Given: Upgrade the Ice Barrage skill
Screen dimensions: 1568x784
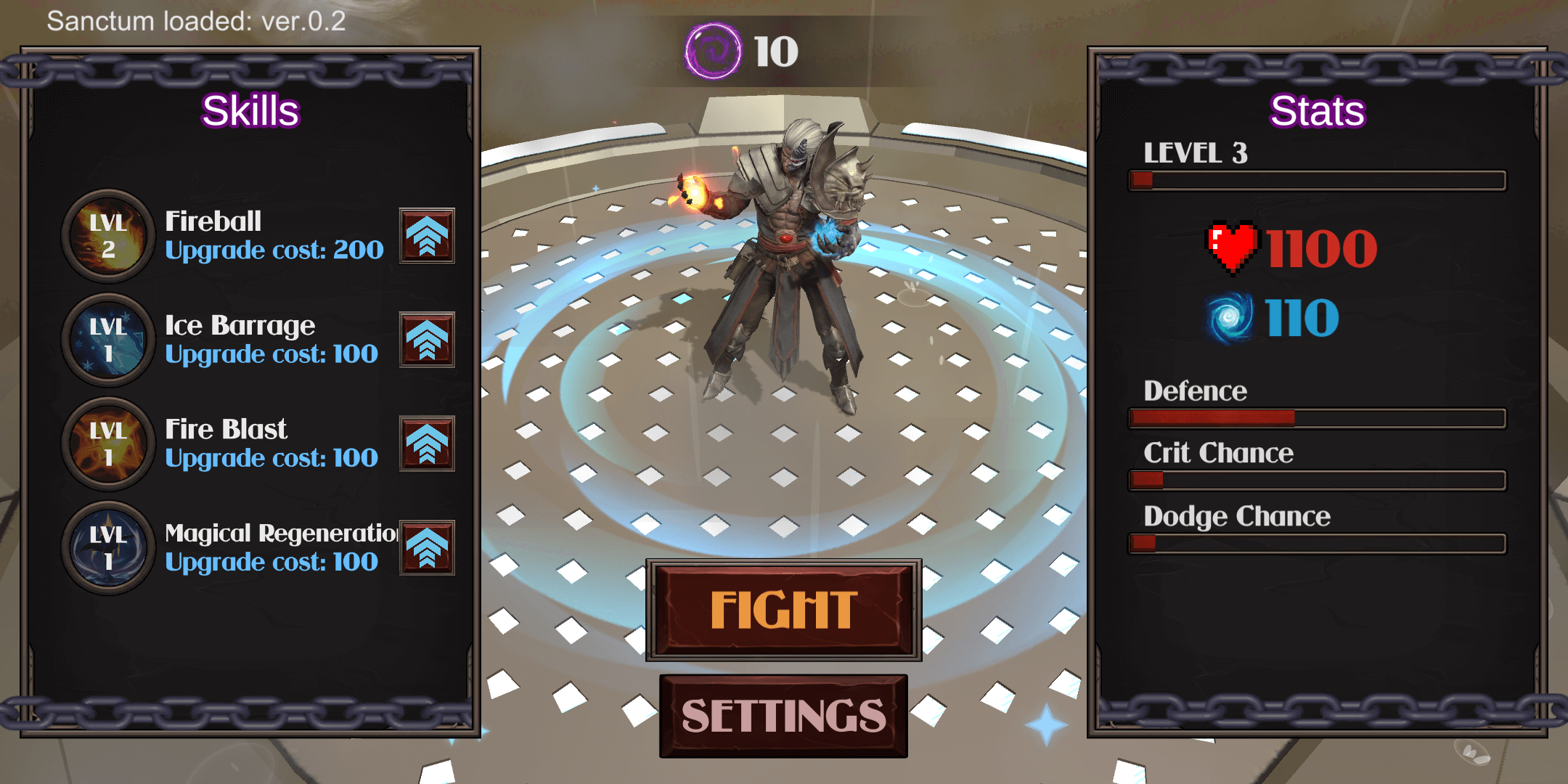Looking at the screenshot, I should [427, 340].
